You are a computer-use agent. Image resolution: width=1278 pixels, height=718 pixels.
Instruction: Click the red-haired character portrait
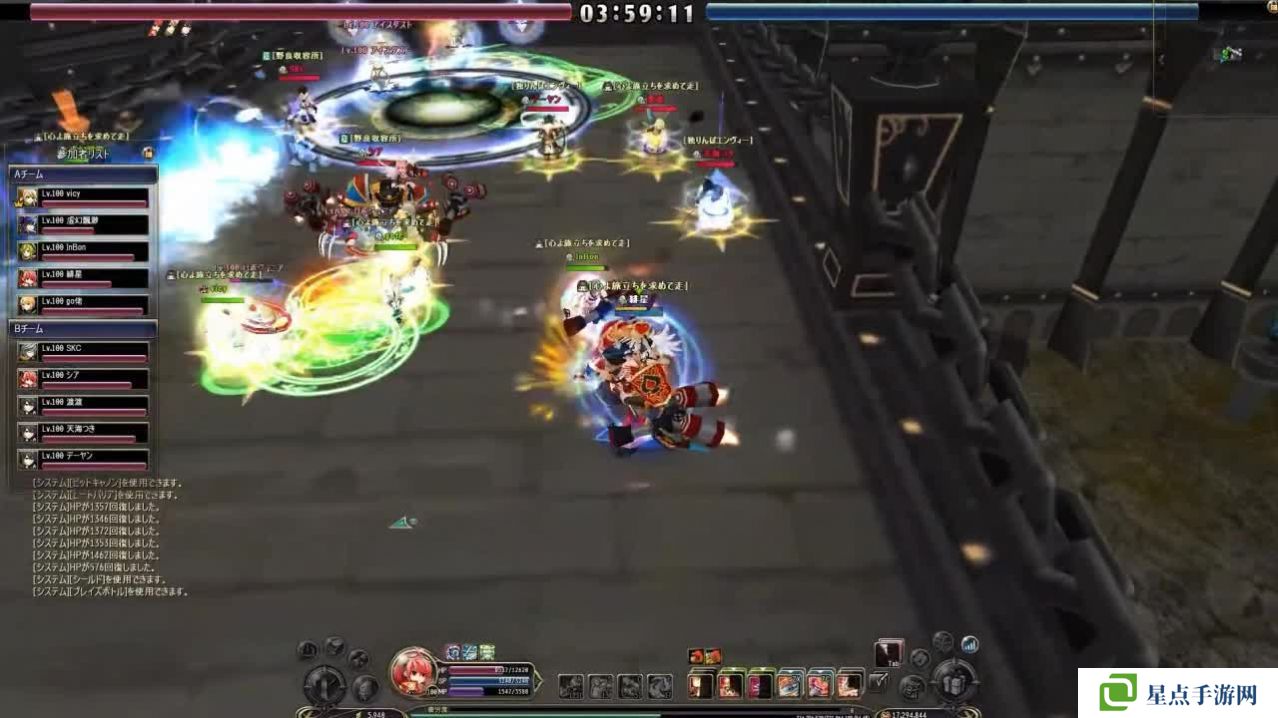(x=413, y=671)
